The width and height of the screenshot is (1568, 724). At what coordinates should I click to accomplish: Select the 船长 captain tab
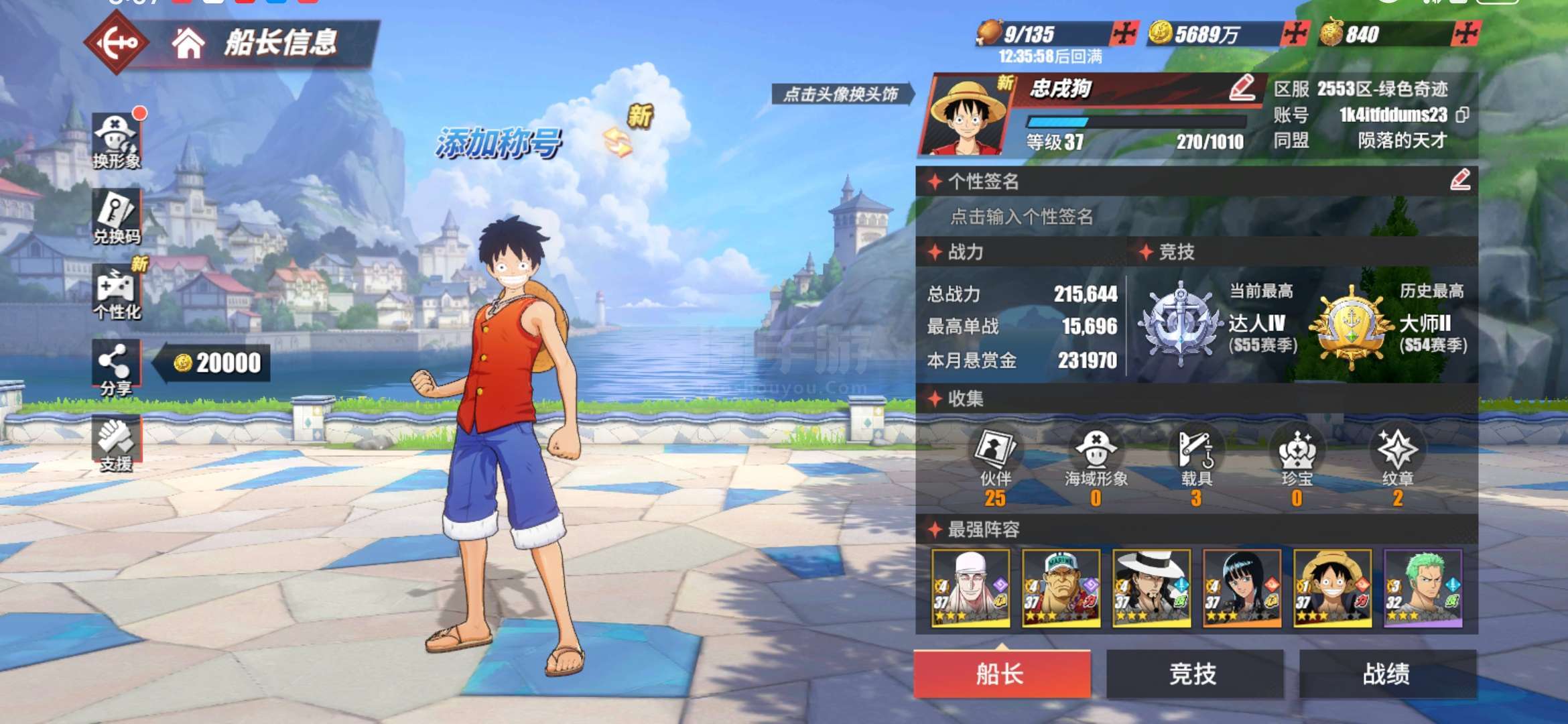[x=1001, y=674]
